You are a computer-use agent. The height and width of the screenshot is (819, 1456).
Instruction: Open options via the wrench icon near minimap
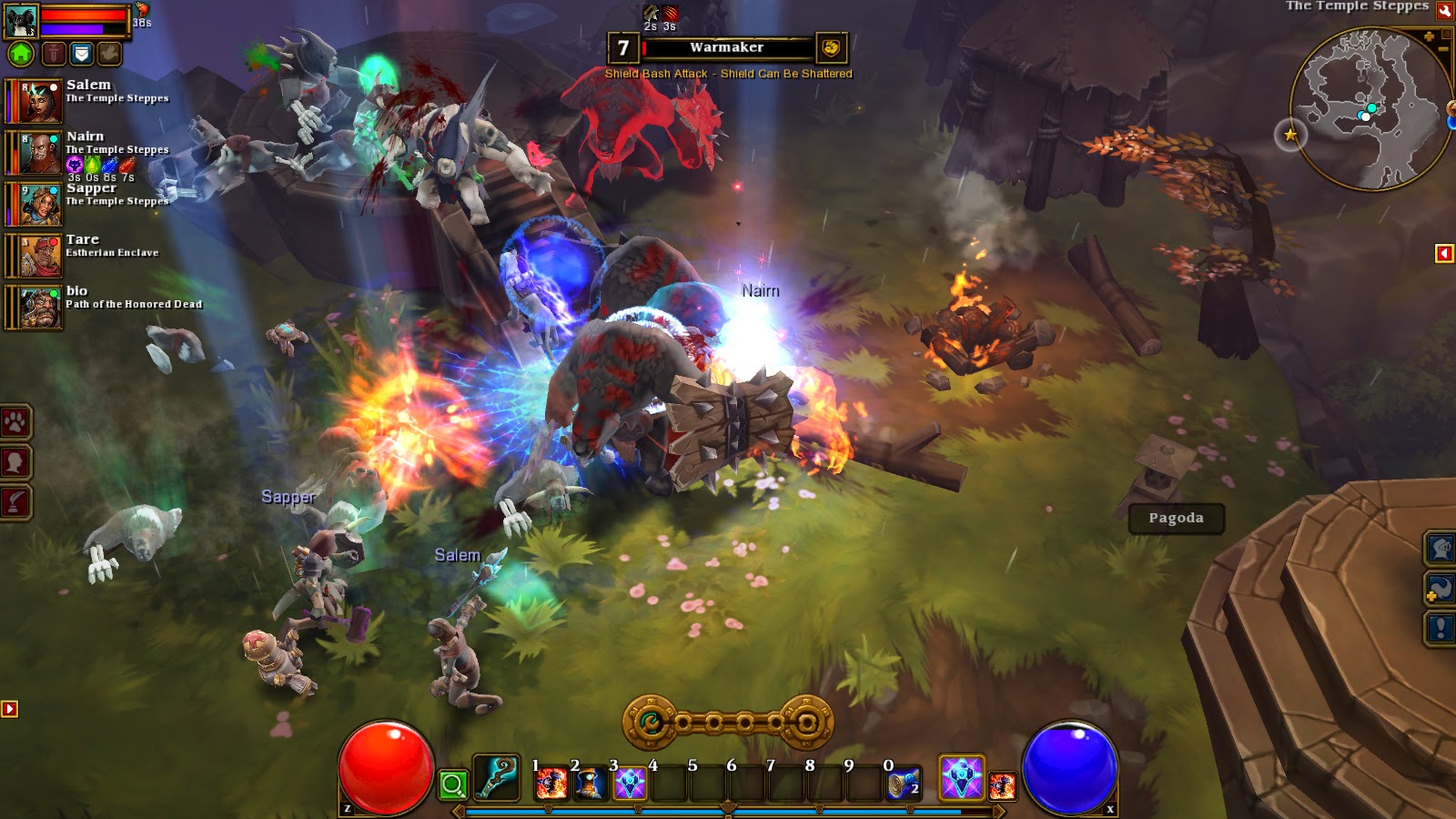[x=1445, y=11]
